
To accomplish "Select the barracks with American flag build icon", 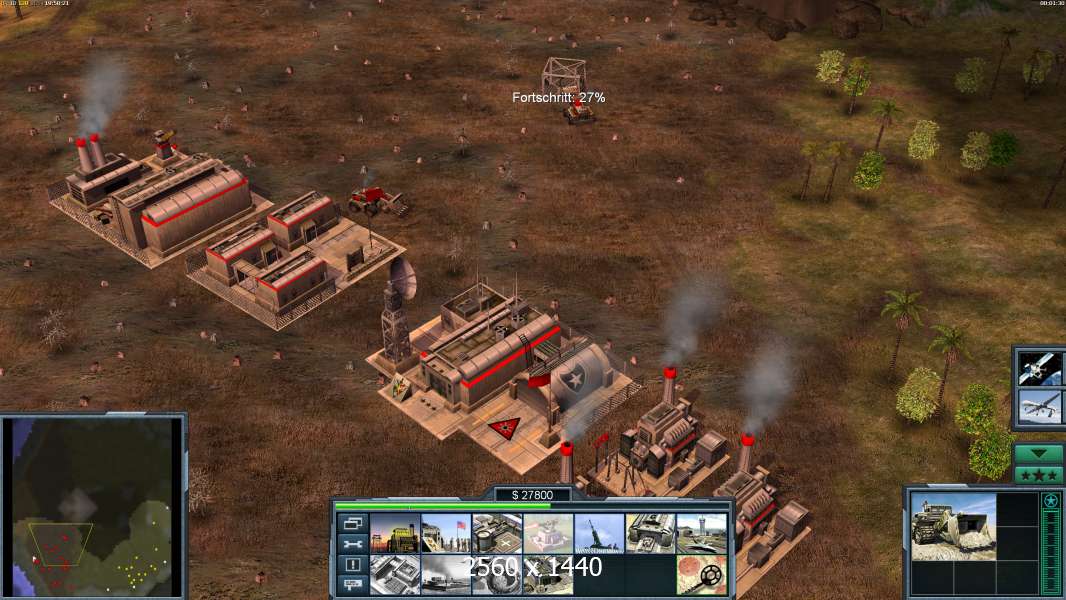I will (x=446, y=533).
